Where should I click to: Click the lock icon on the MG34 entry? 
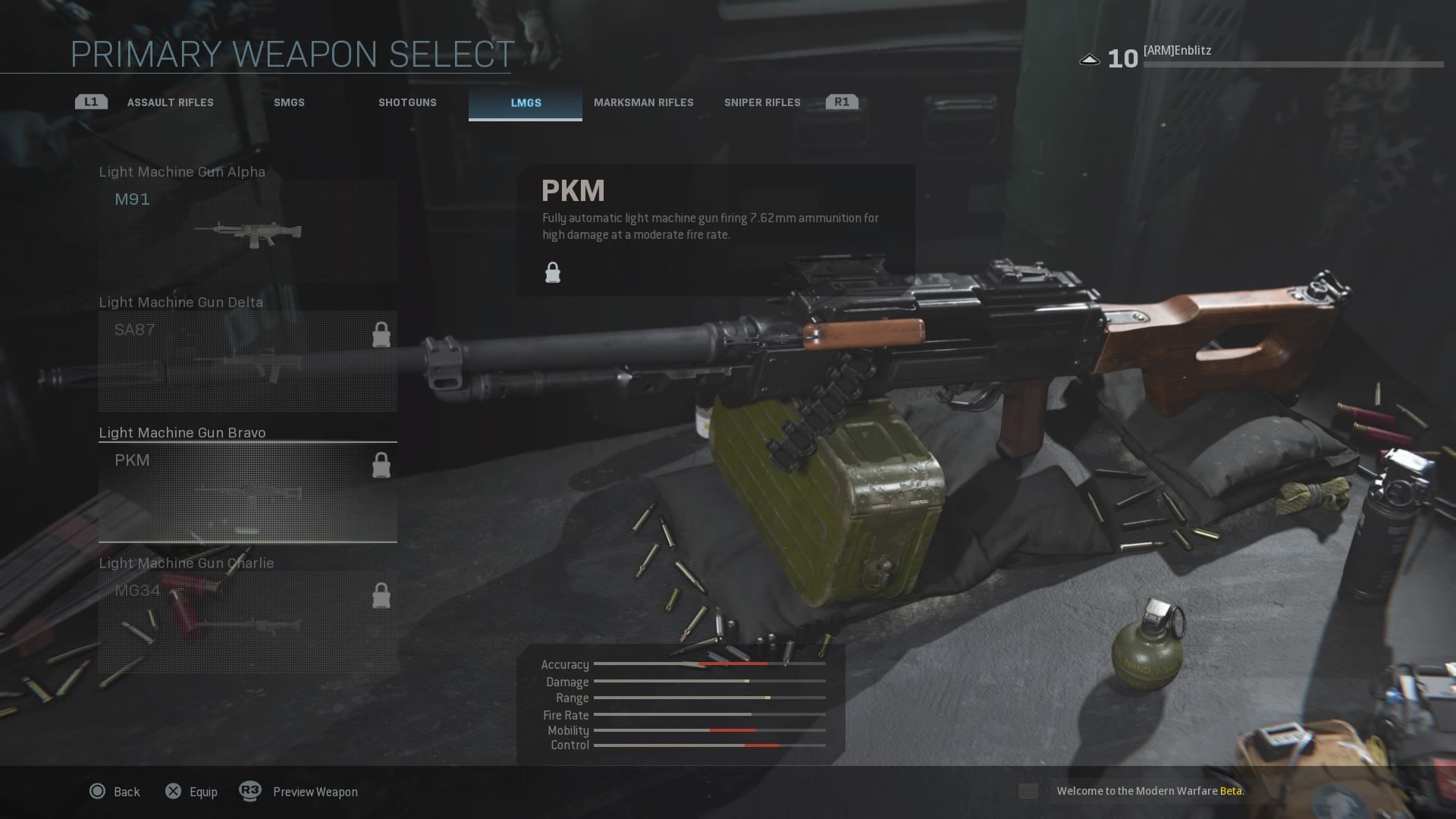pos(381,595)
